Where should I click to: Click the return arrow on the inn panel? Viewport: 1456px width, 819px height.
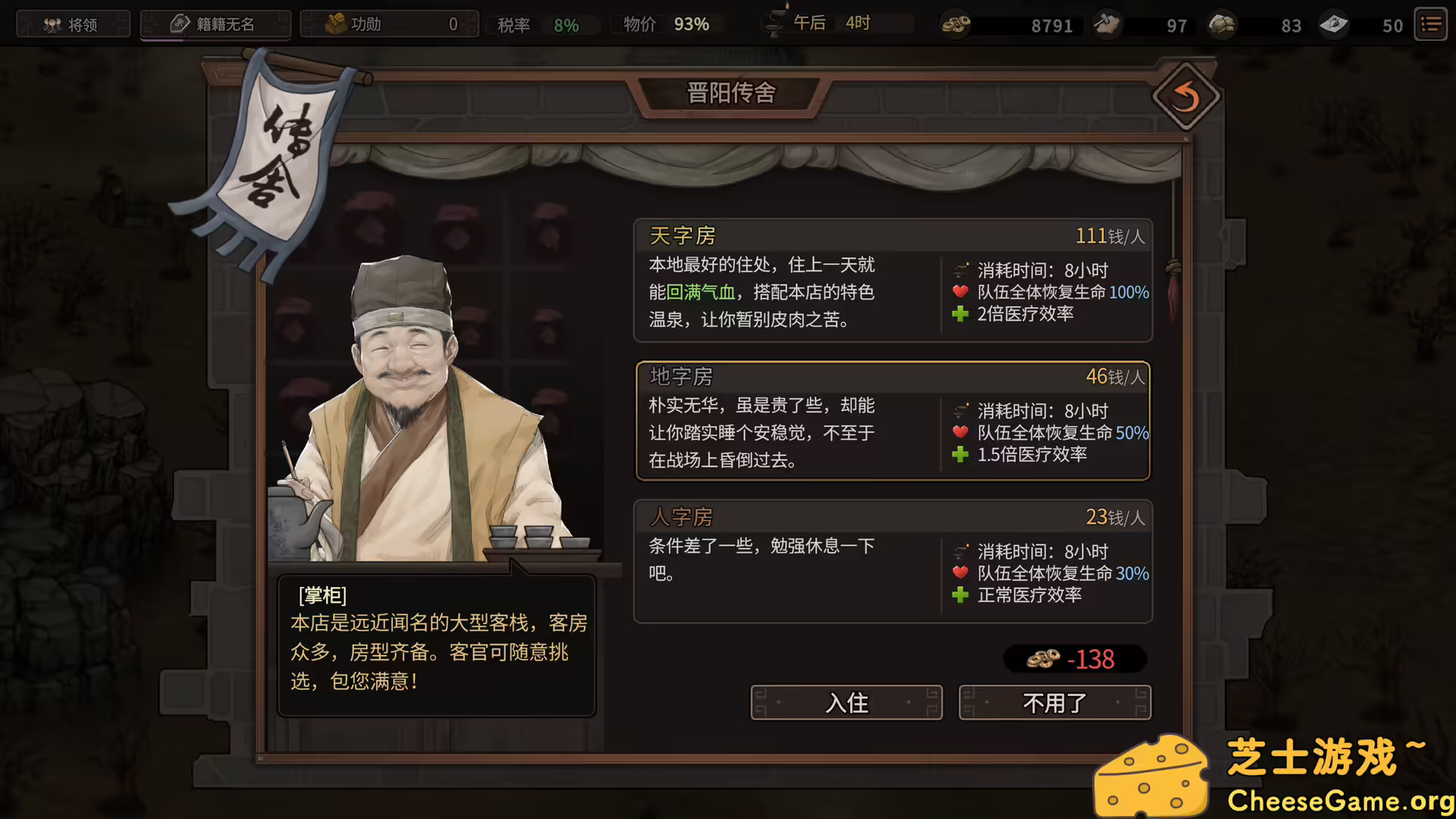1185,96
